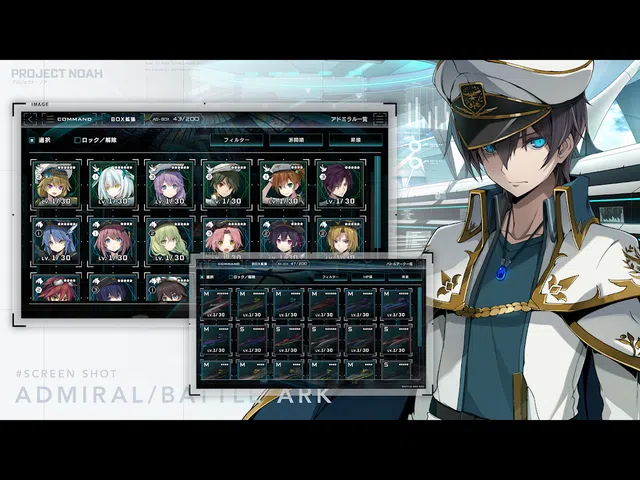640x480 pixels.
Task: Toggle the 選択 checkbox in the admiral panel
Action: click(32, 140)
